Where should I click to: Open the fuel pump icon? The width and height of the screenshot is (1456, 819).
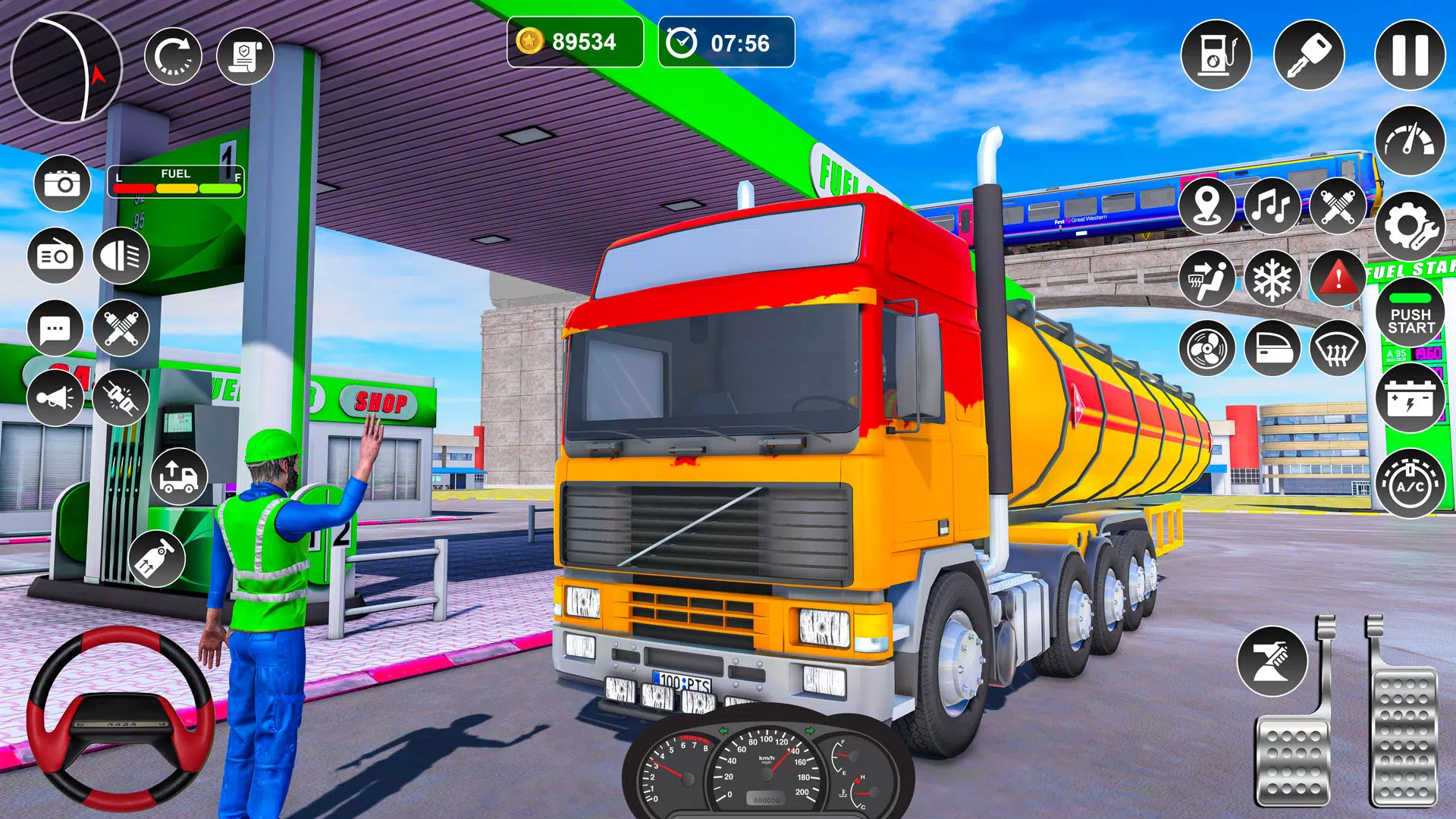(x=1216, y=55)
